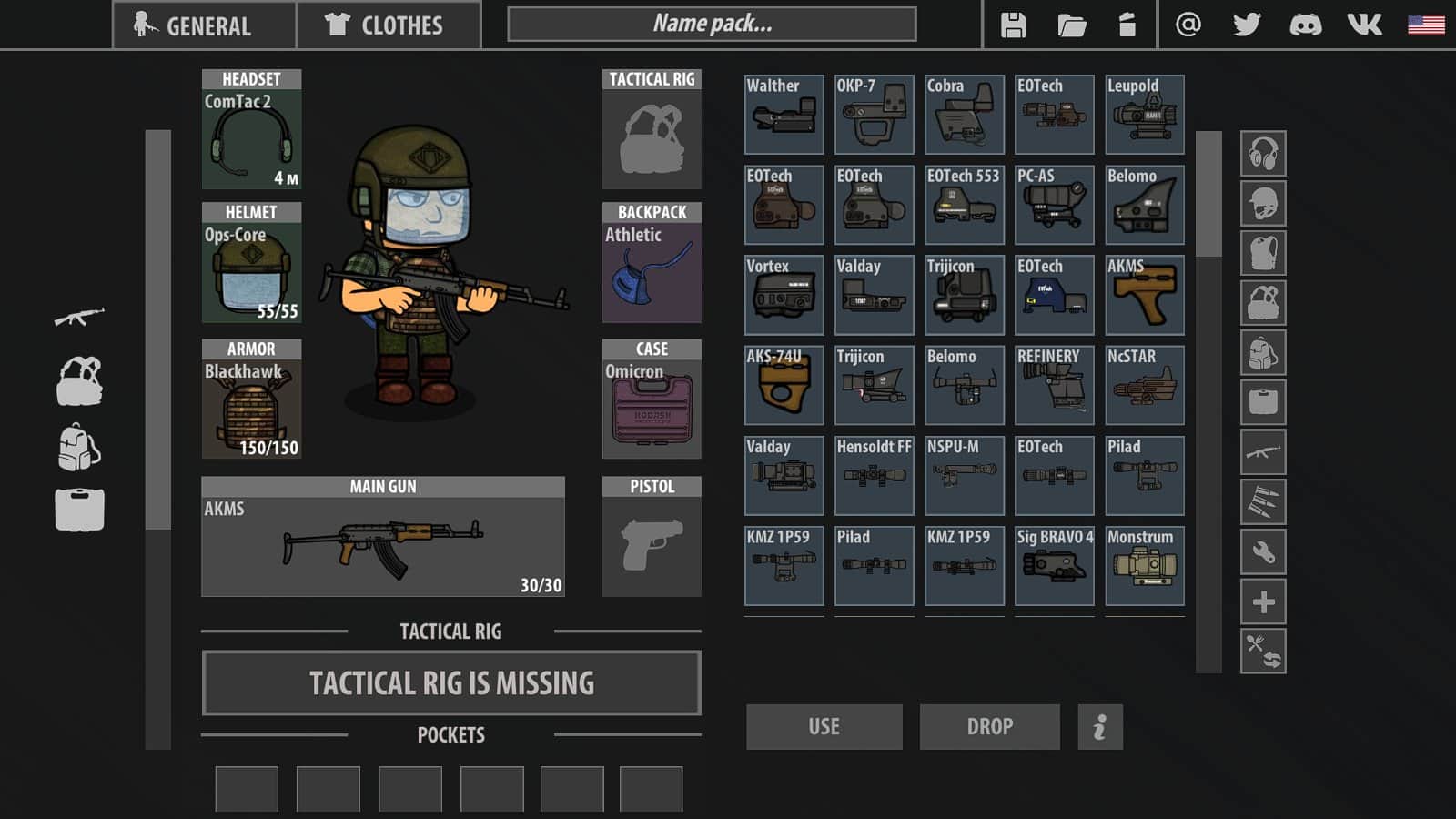Screen dimensions: 1456x819
Task: Open the Discord link icon
Action: coord(1306,25)
